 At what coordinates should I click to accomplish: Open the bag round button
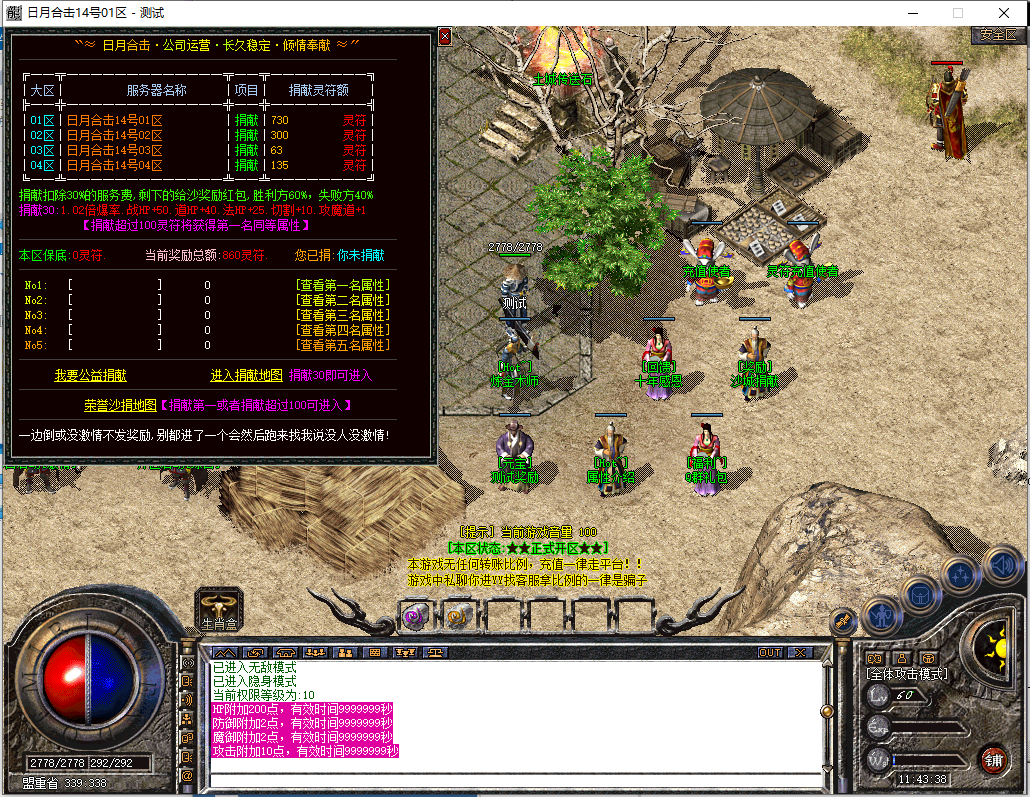(920, 595)
